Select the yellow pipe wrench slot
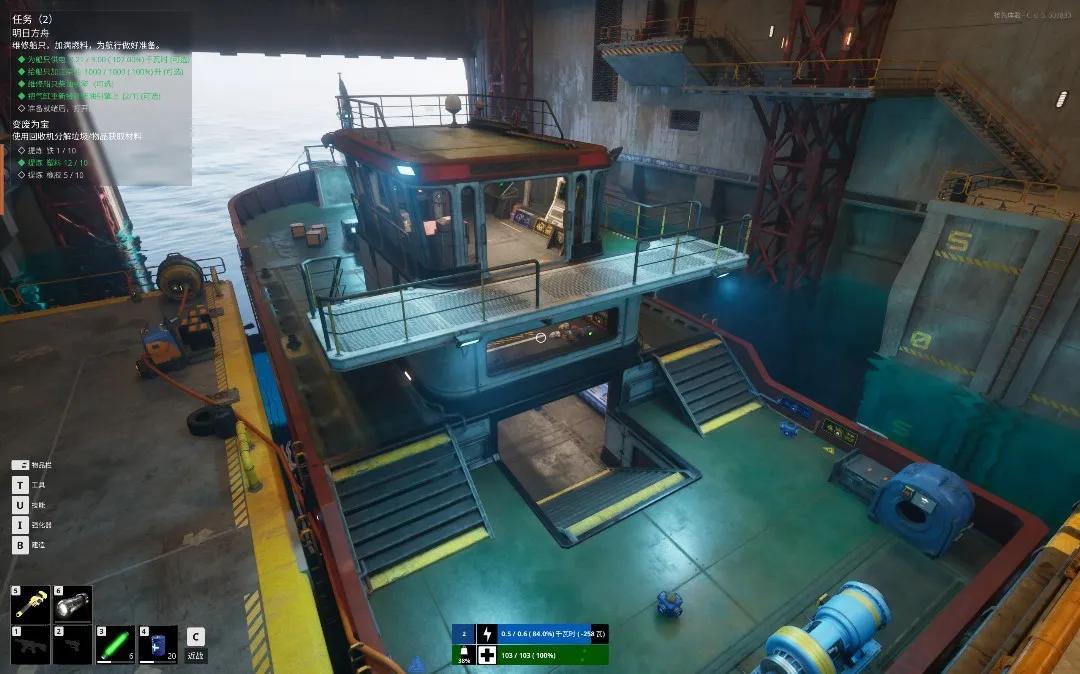1080x674 pixels. pyautogui.click(x=29, y=605)
